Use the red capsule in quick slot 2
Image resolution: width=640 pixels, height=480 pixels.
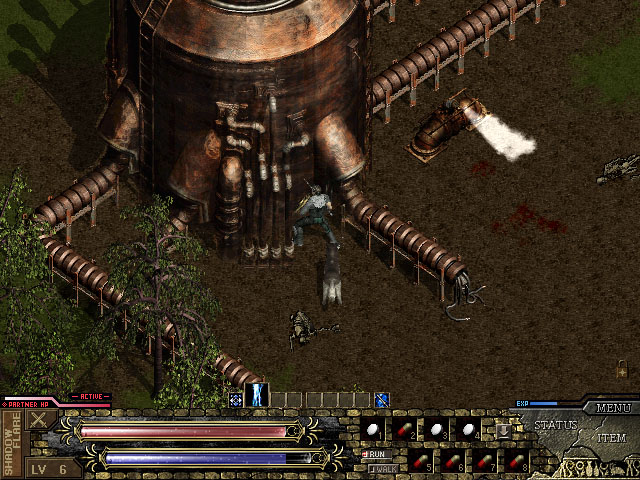405,430
